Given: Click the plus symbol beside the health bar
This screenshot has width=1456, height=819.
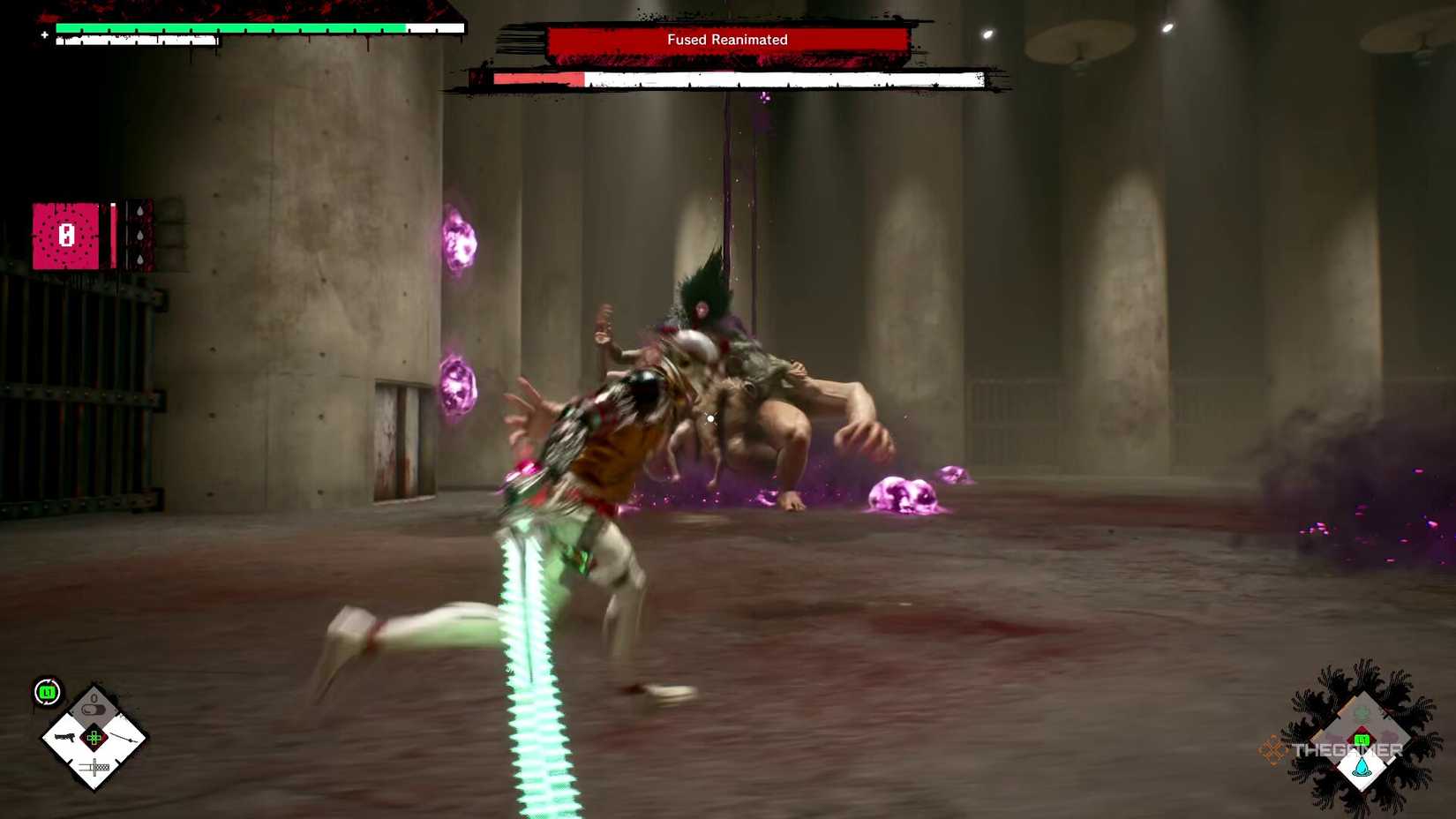Looking at the screenshot, I should tap(43, 35).
